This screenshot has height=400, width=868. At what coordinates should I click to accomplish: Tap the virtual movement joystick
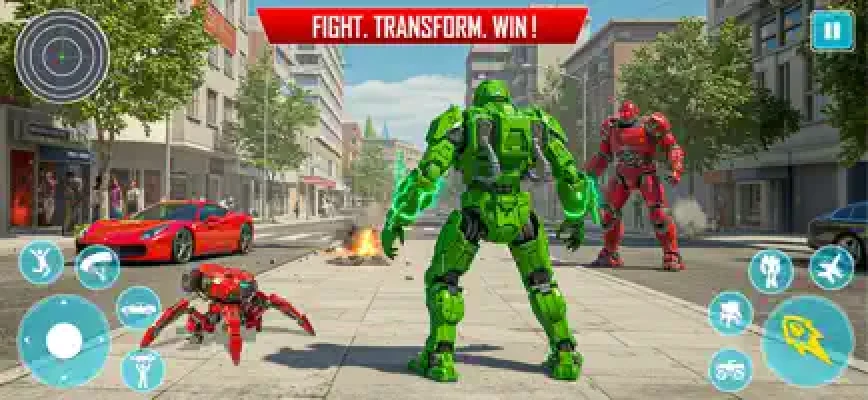click(64, 342)
